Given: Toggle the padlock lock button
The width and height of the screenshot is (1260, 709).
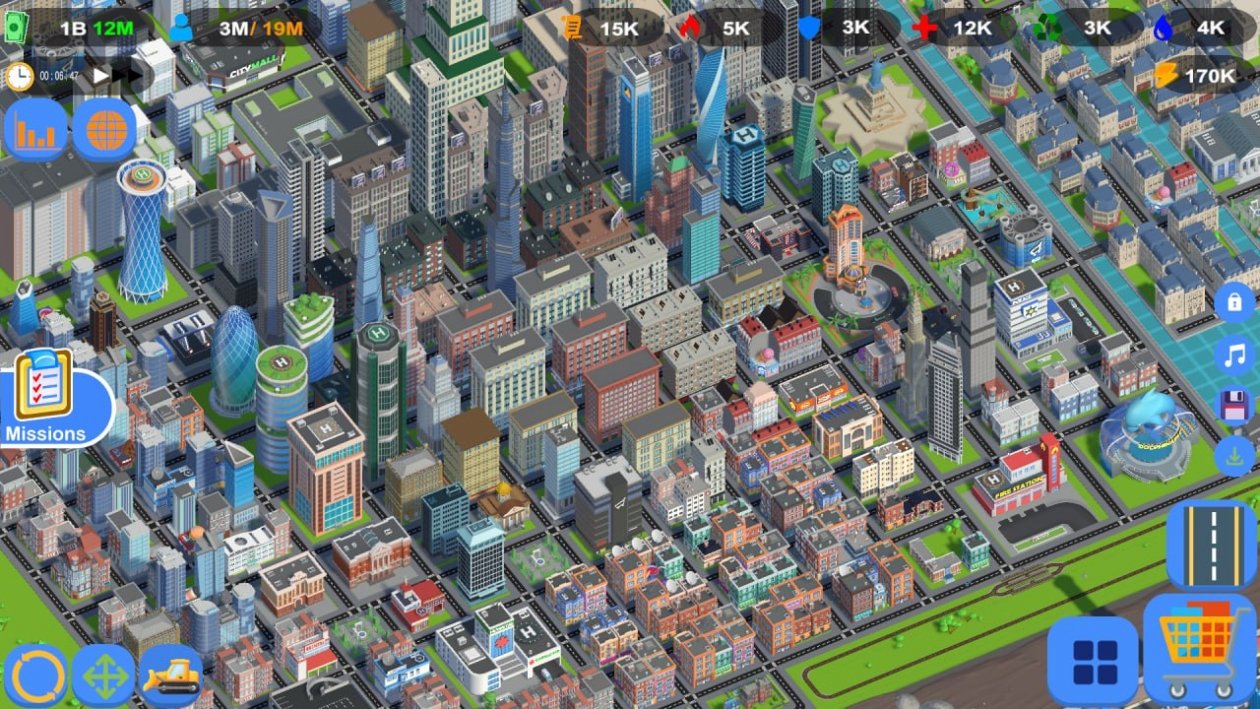Looking at the screenshot, I should pos(1234,302).
